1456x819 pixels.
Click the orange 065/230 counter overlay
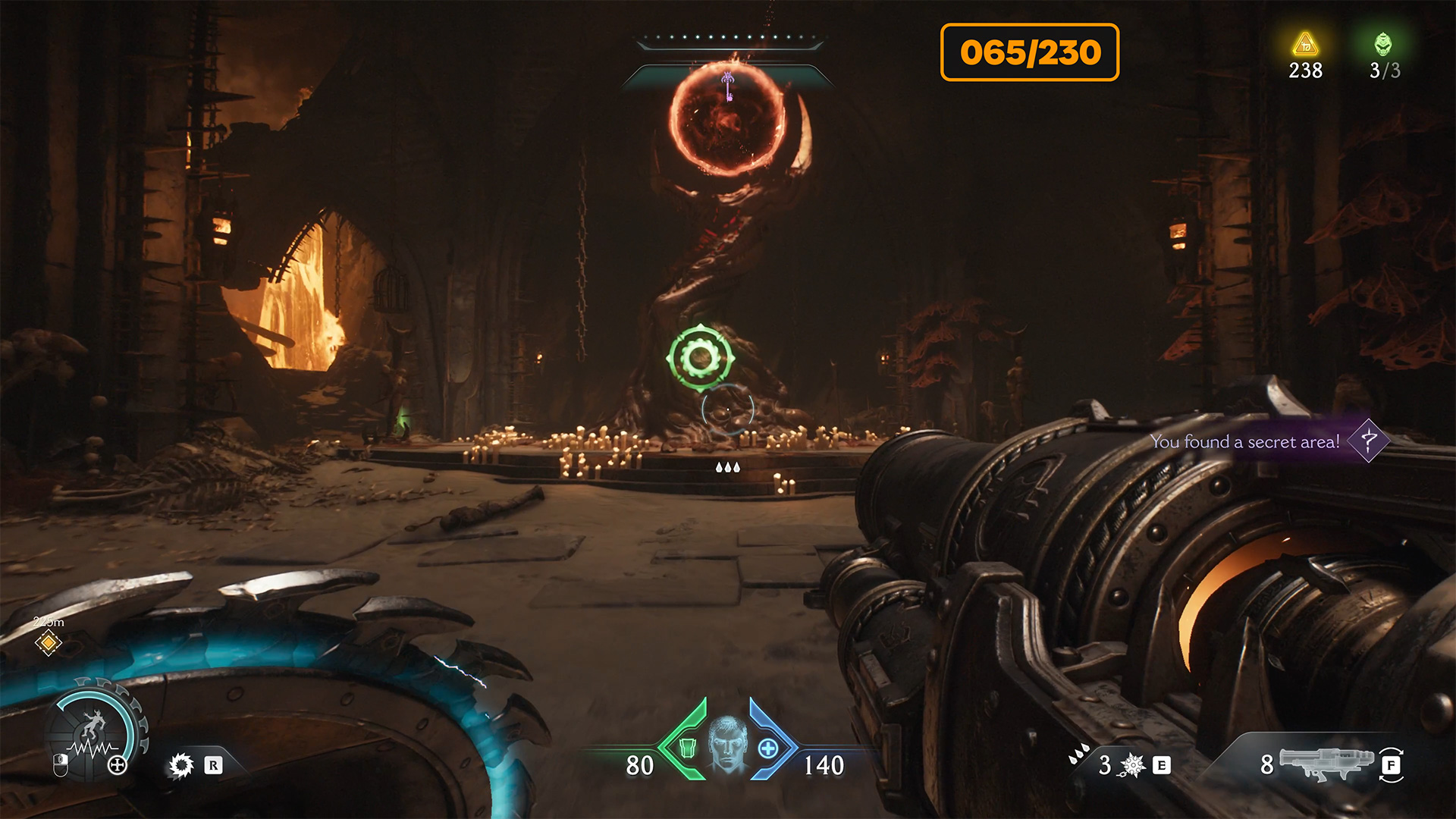tap(1029, 52)
